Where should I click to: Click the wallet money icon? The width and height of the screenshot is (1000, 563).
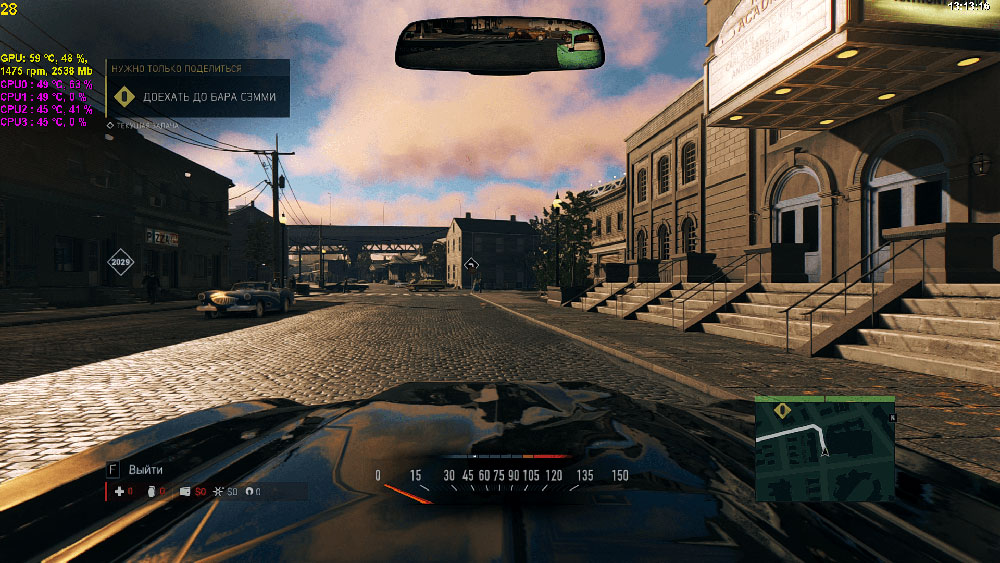(x=185, y=492)
